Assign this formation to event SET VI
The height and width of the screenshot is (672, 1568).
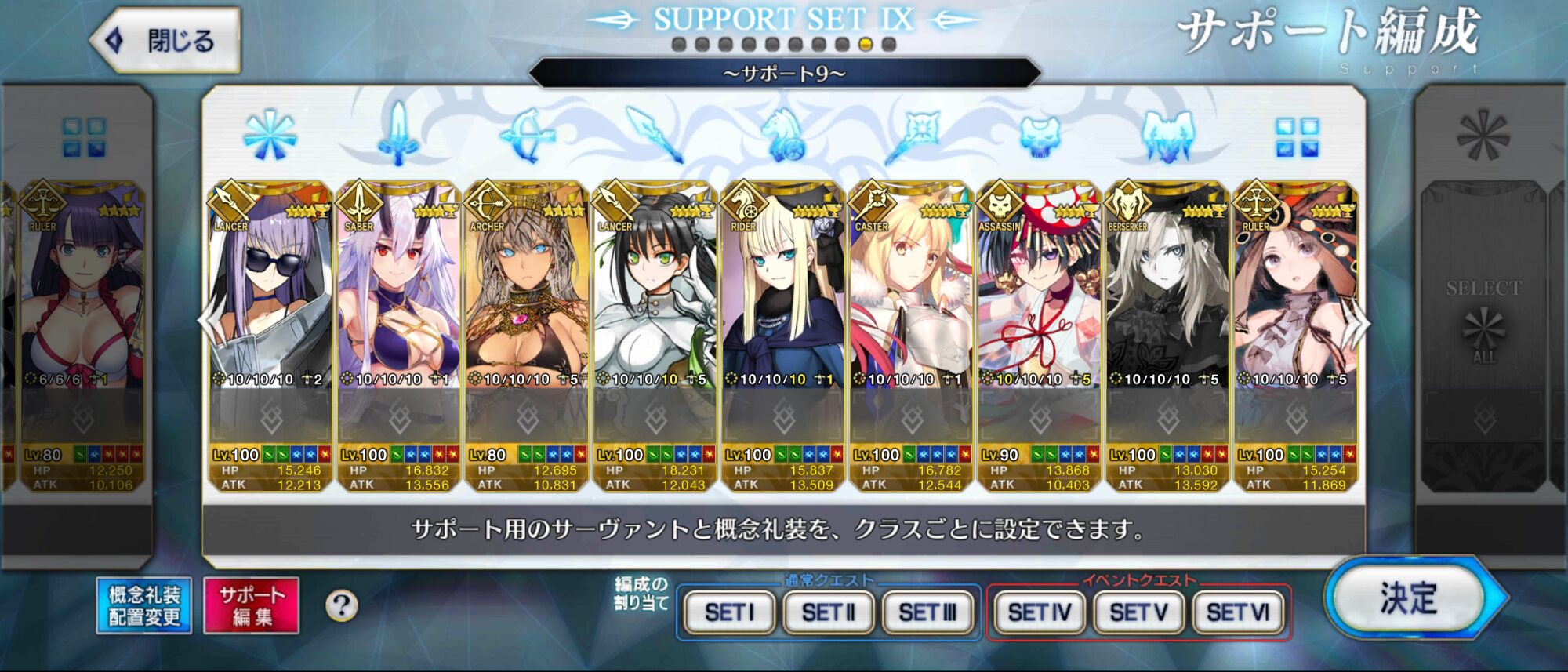(x=1238, y=612)
